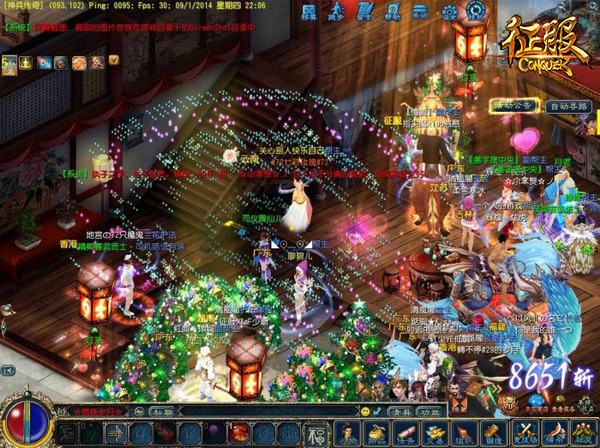
Task: Select the golden dragon buff icon
Action: (x=9, y=64)
